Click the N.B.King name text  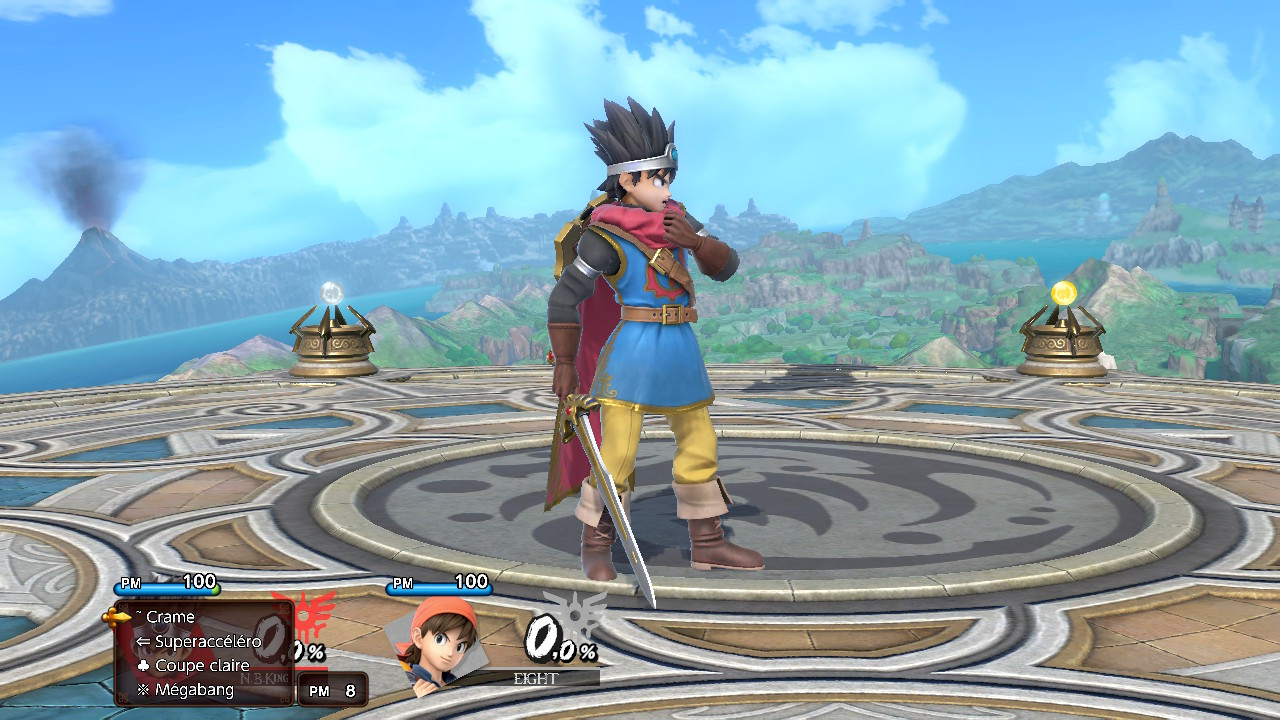tap(264, 678)
